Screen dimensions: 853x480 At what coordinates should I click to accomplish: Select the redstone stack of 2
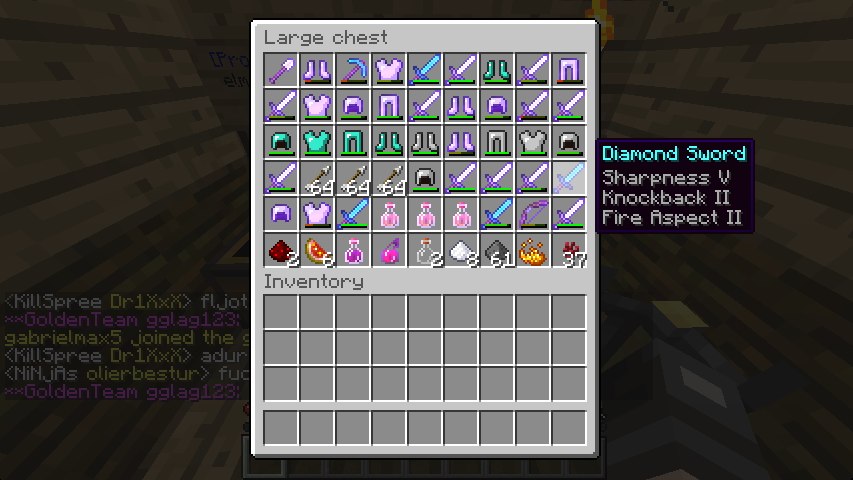coord(282,249)
